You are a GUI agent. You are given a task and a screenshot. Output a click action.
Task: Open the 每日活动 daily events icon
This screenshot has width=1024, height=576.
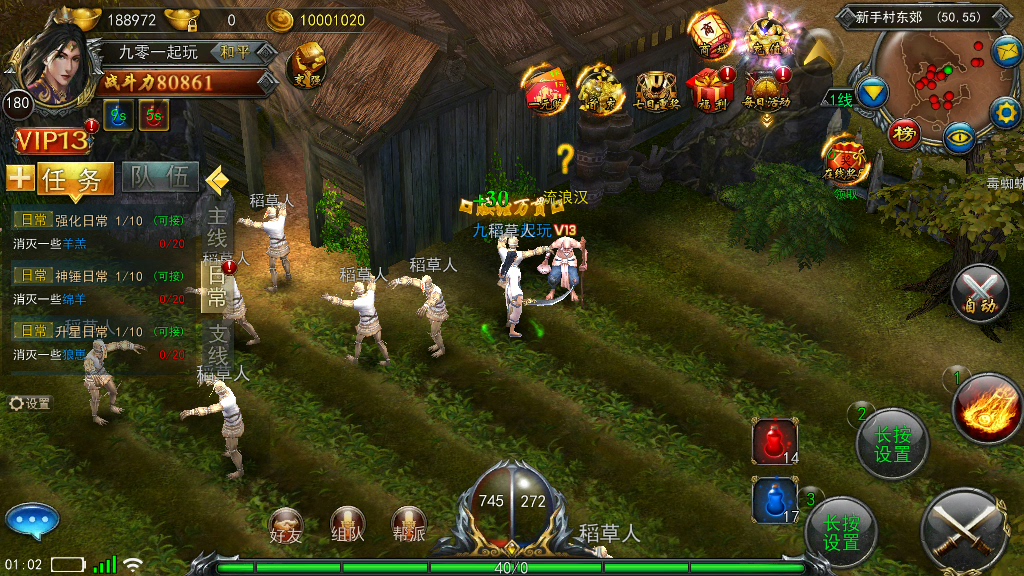[x=767, y=88]
